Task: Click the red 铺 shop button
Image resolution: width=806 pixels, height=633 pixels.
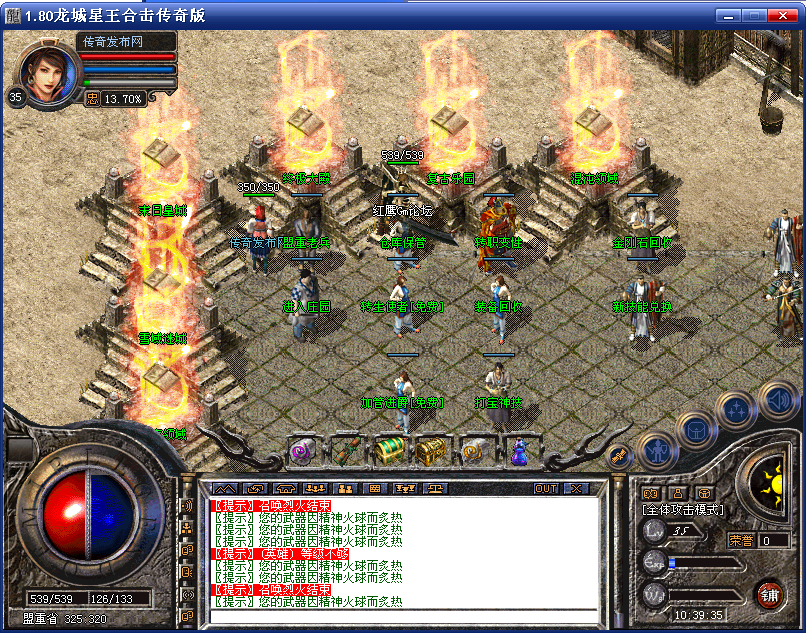Action: coord(769,594)
